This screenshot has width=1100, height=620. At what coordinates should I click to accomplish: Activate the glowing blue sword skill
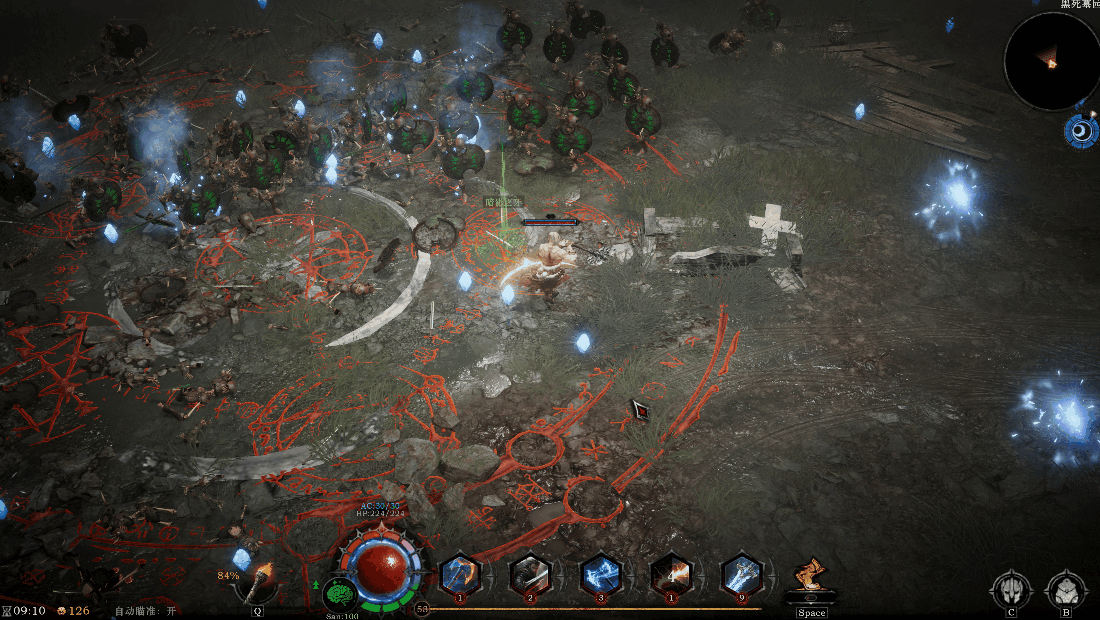[742, 575]
